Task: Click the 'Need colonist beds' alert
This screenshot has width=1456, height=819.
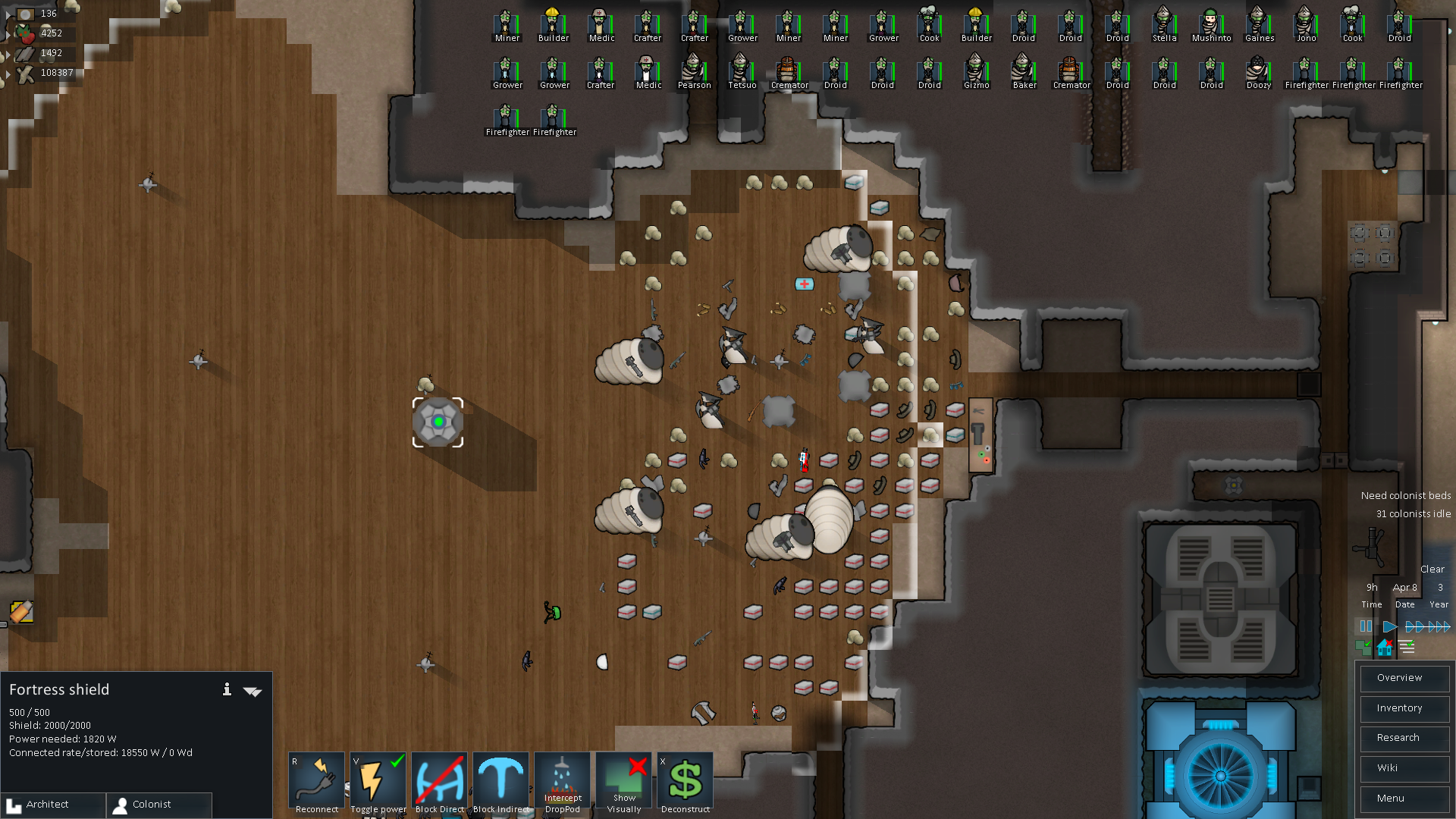Action: coord(1405,495)
